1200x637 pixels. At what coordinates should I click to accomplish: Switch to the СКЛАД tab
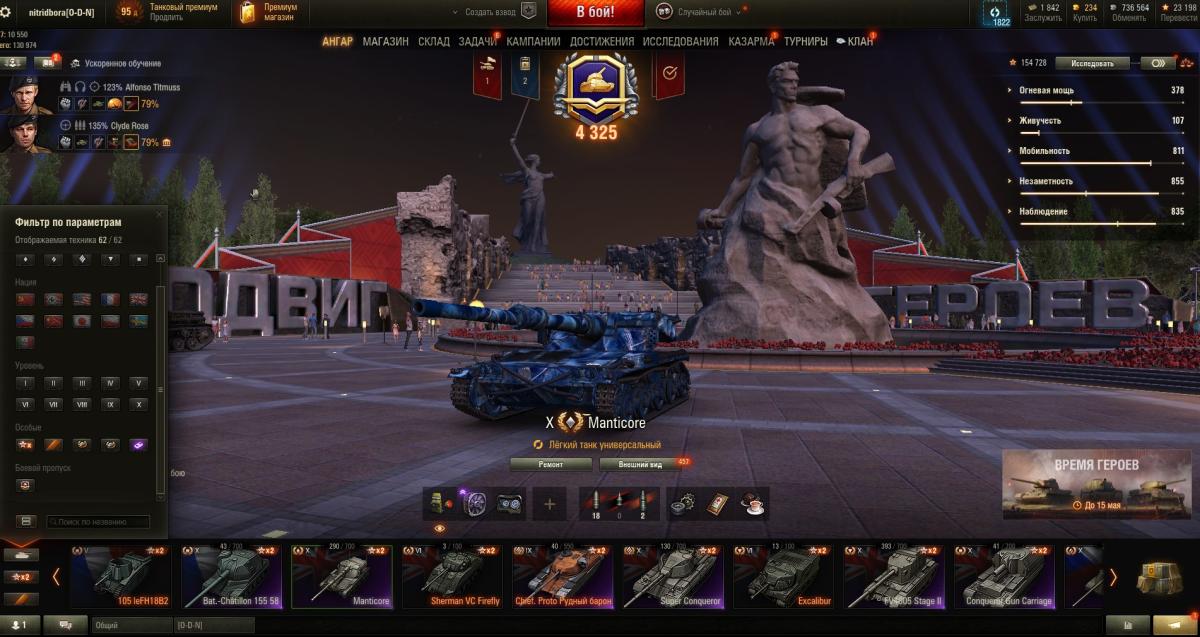tap(434, 41)
